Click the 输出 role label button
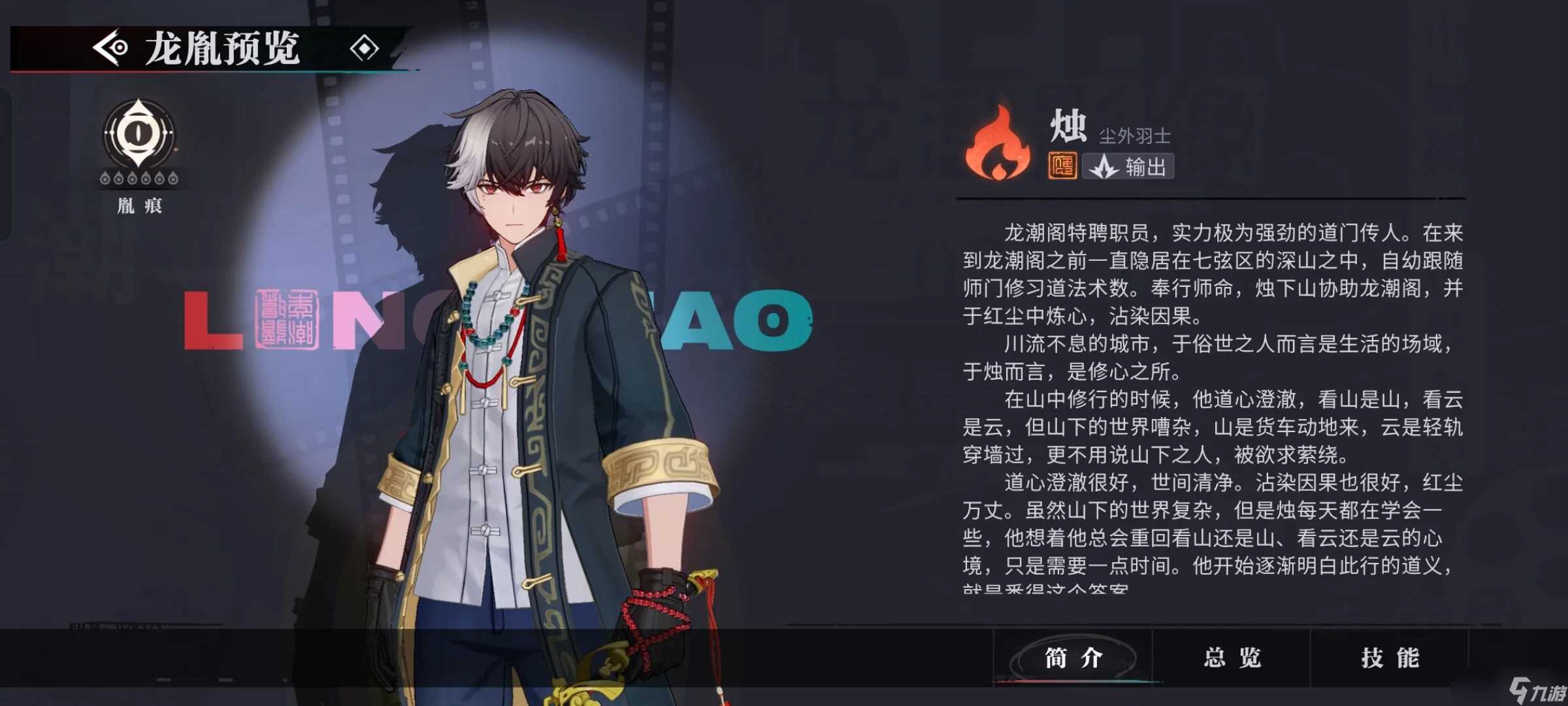The image size is (1568, 706). point(1128,167)
